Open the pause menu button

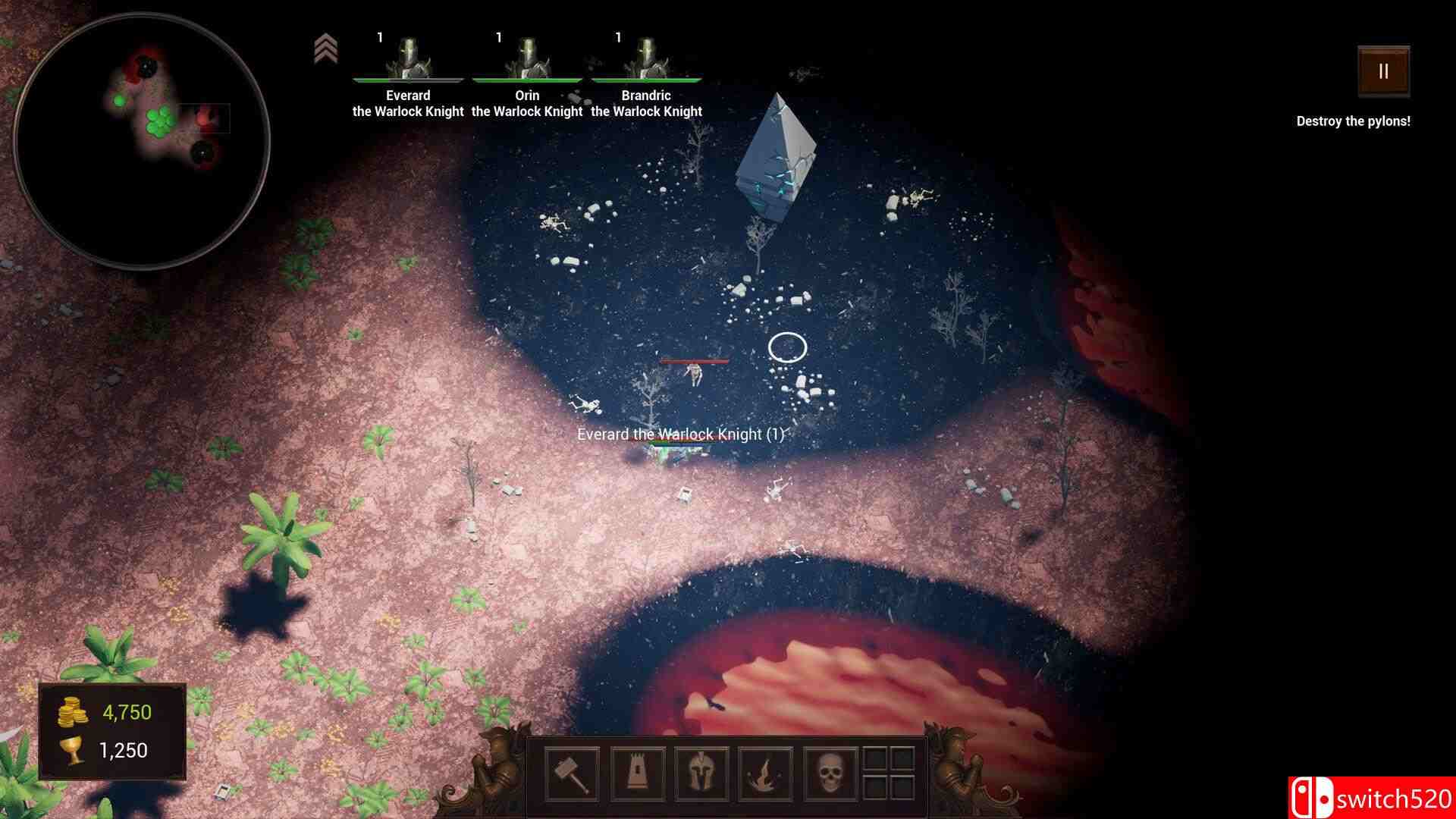[1382, 72]
